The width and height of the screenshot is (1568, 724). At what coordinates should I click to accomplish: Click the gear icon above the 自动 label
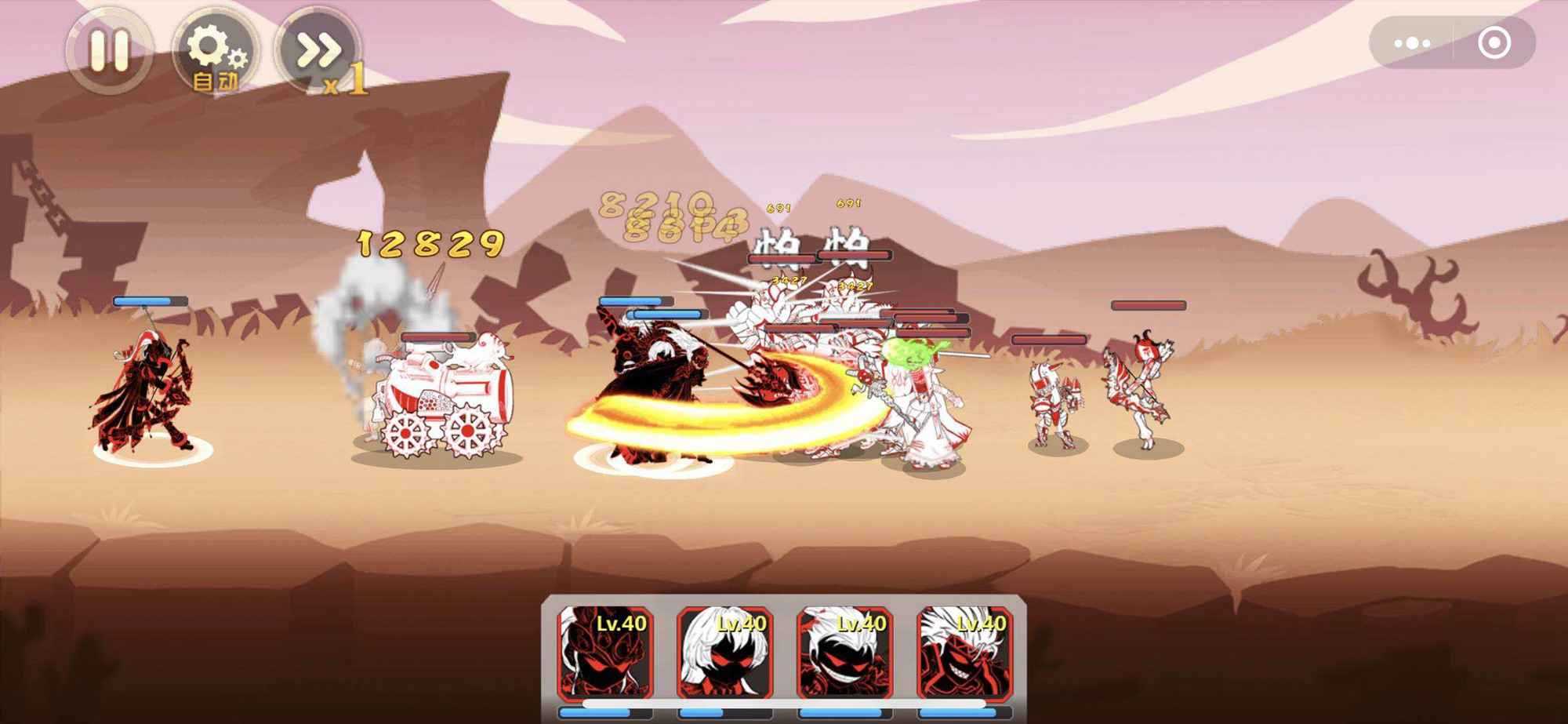pos(212,43)
